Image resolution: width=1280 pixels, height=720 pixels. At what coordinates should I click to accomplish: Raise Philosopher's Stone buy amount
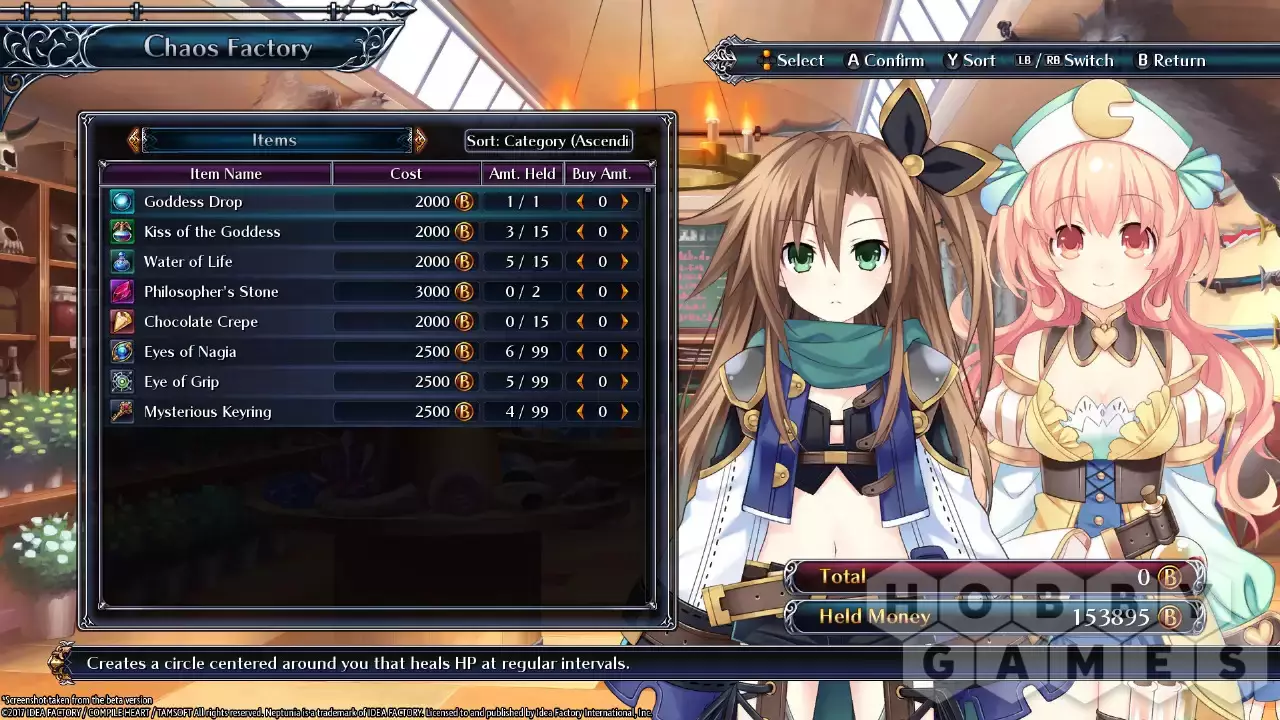[x=625, y=292]
